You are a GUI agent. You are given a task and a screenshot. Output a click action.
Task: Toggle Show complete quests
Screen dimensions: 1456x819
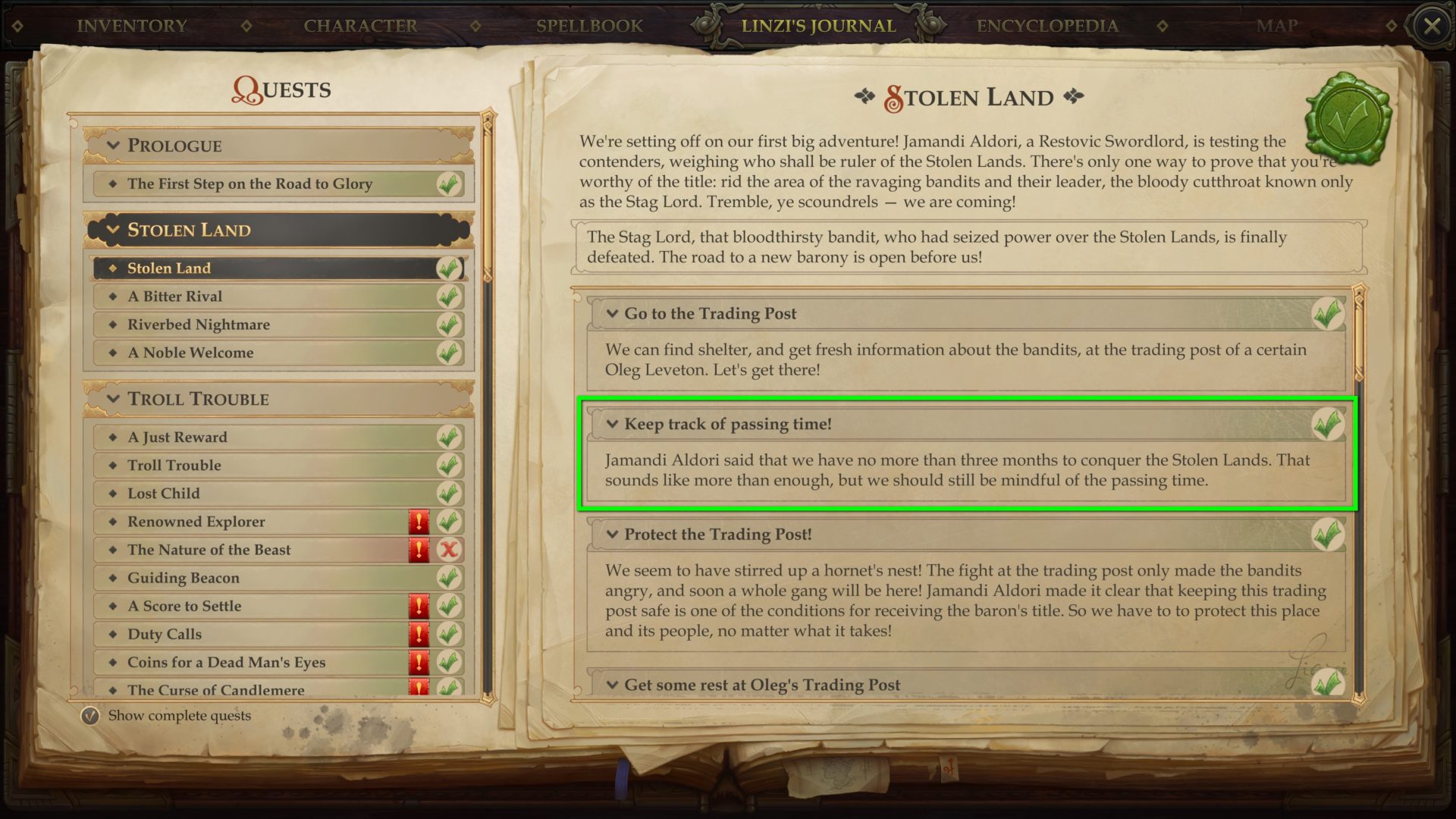tap(91, 714)
